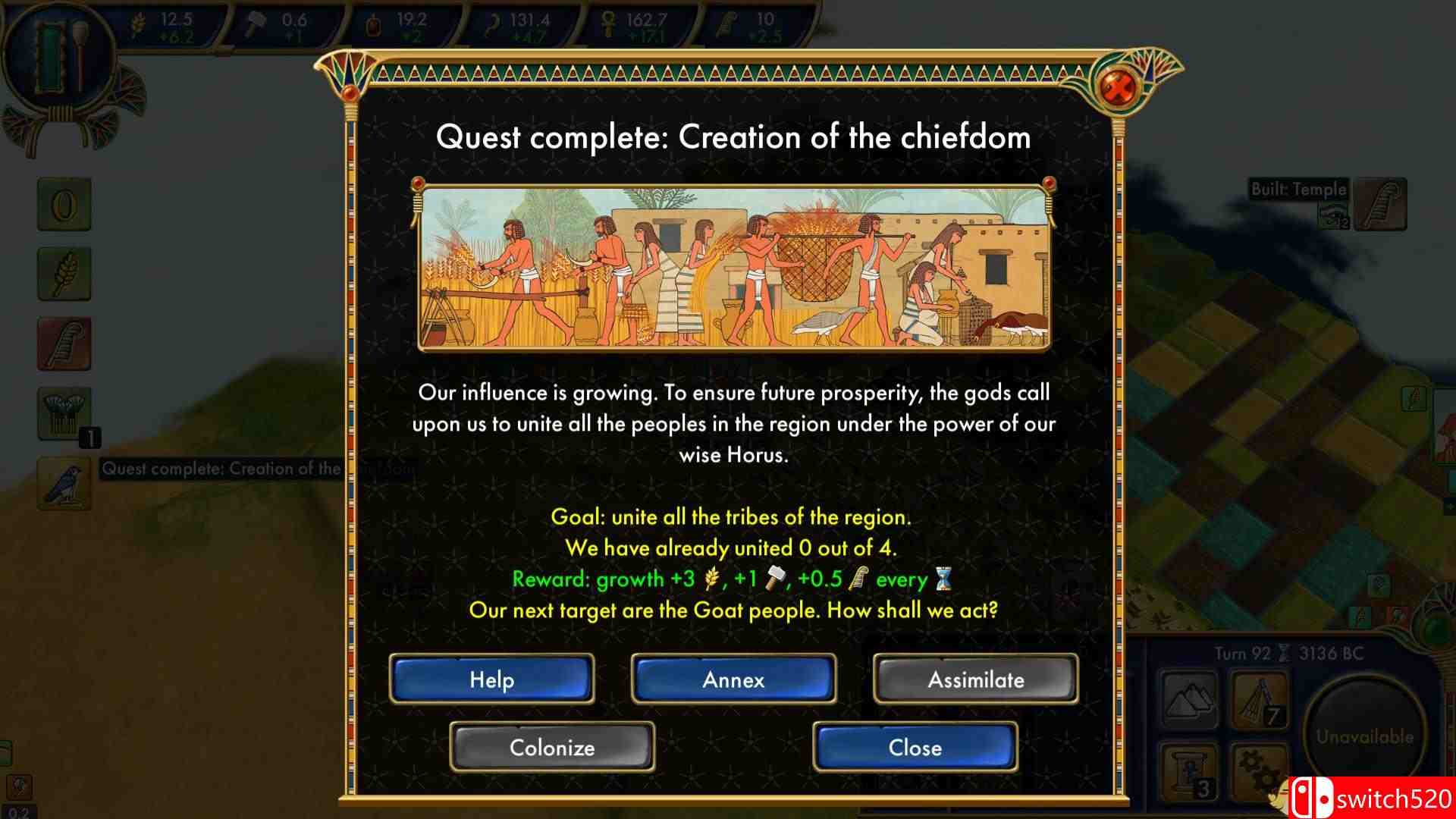Click the Help button in the dialog
The image size is (1456, 819).
[x=491, y=679]
